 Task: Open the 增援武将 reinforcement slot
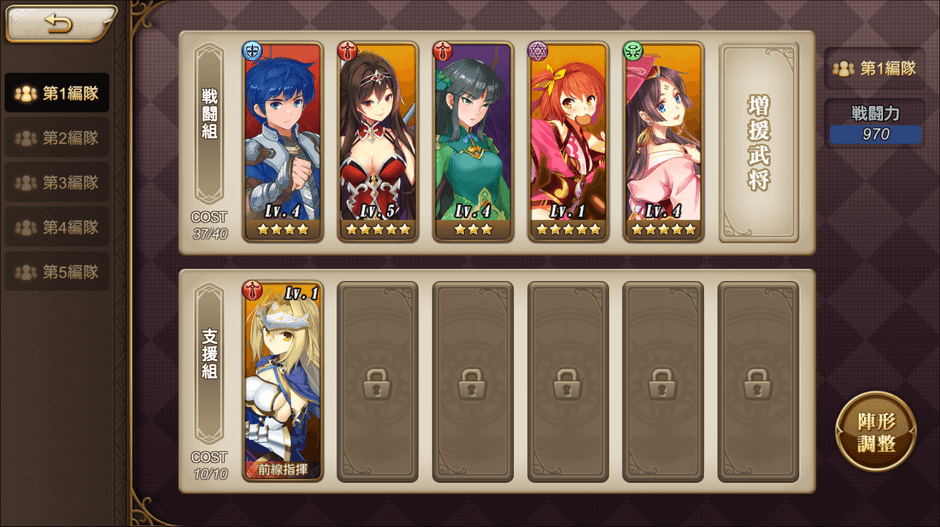tap(759, 141)
